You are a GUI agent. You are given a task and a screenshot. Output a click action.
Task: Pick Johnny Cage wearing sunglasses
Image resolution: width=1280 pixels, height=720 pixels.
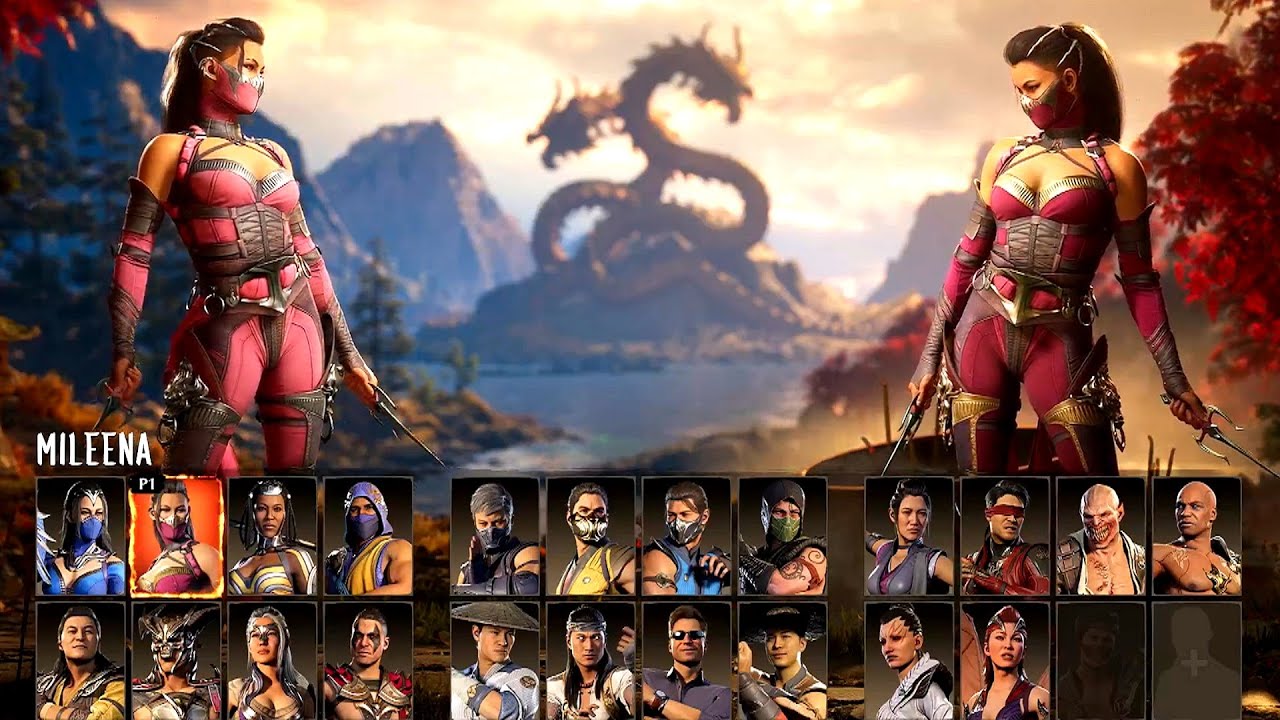pyautogui.click(x=687, y=660)
